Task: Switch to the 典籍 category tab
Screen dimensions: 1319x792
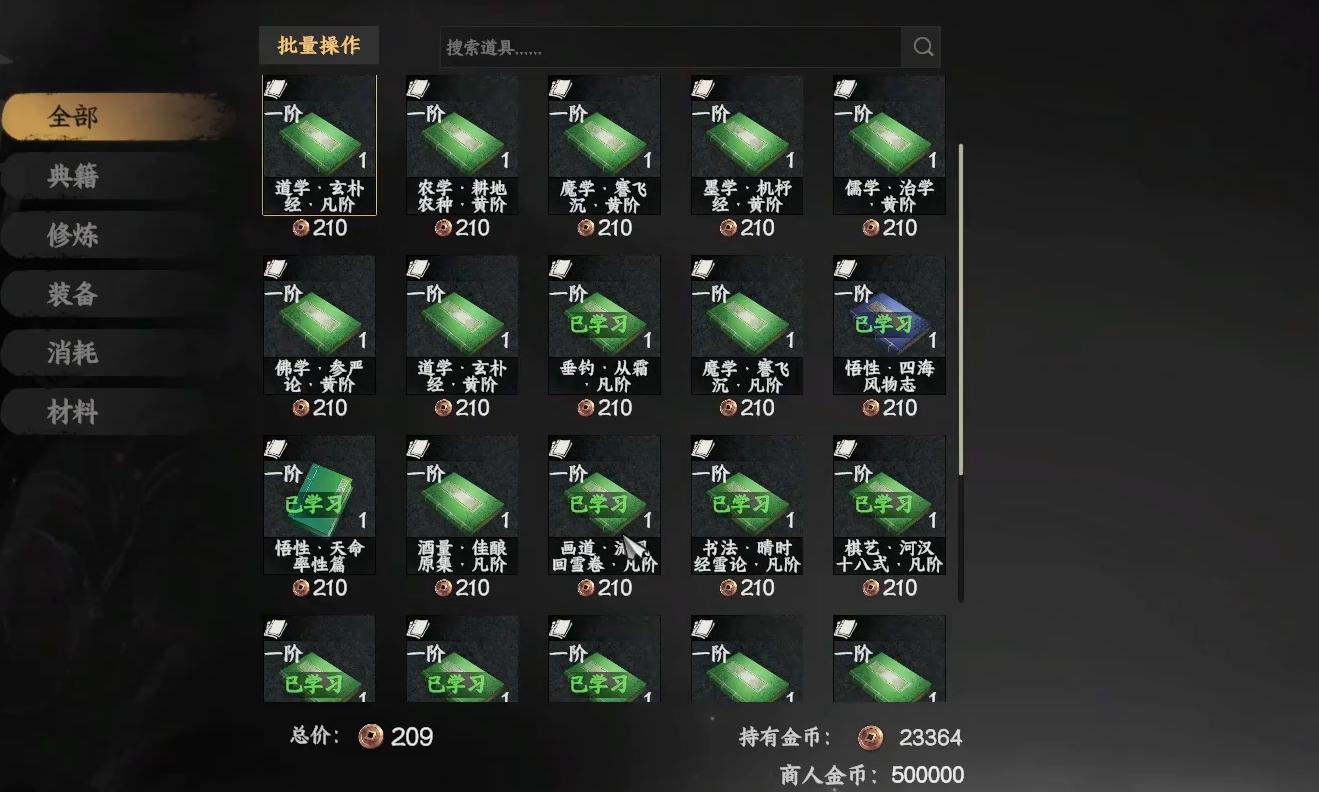Action: click(70, 175)
